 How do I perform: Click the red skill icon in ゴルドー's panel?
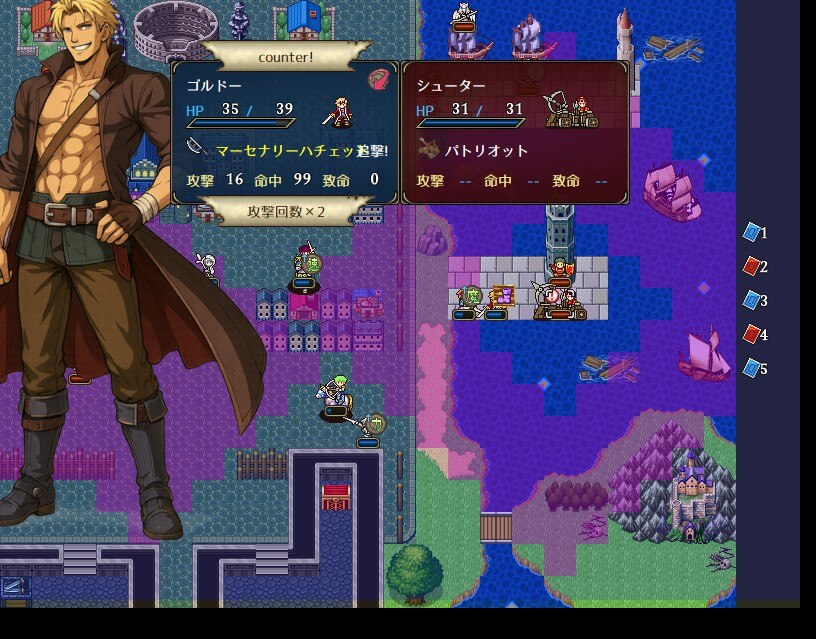(377, 79)
